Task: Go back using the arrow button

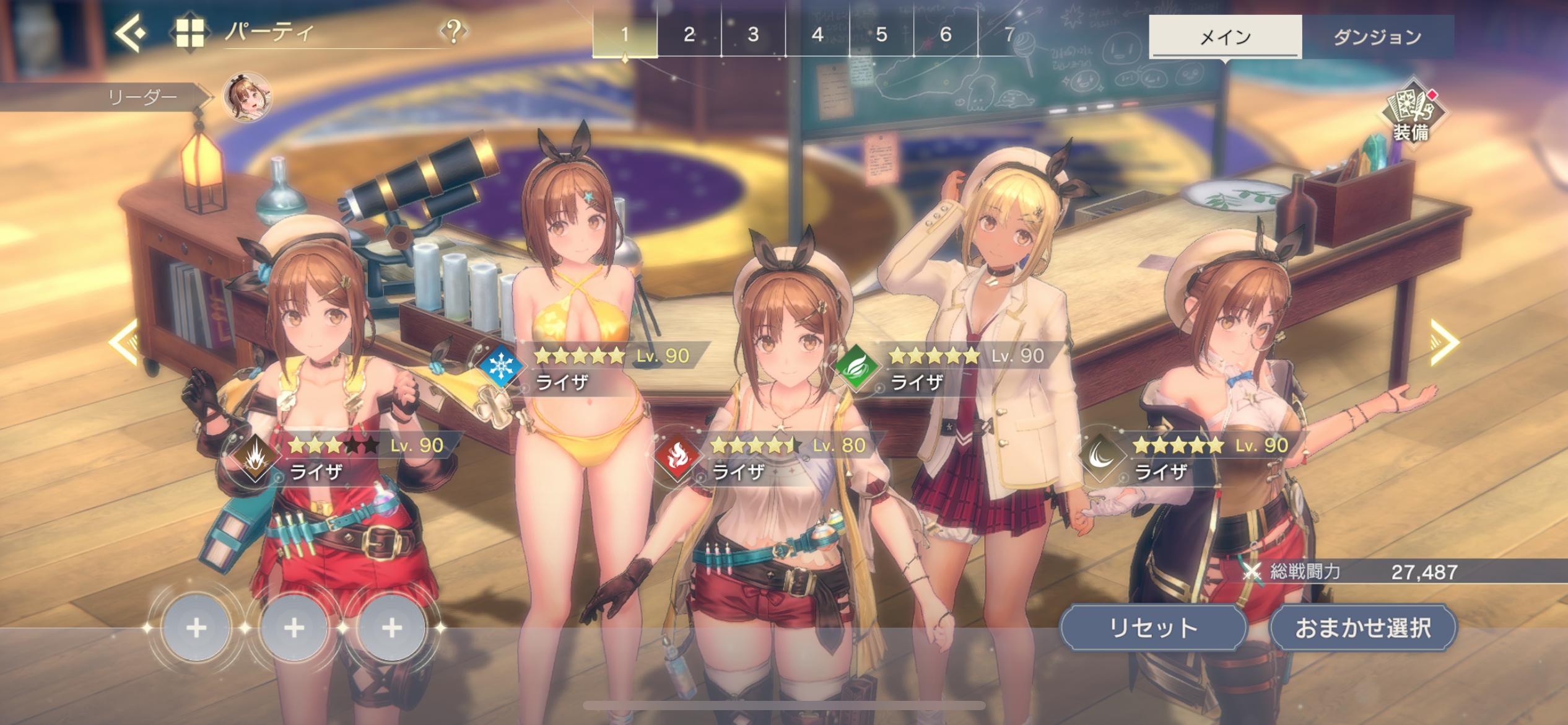Action: (131, 32)
